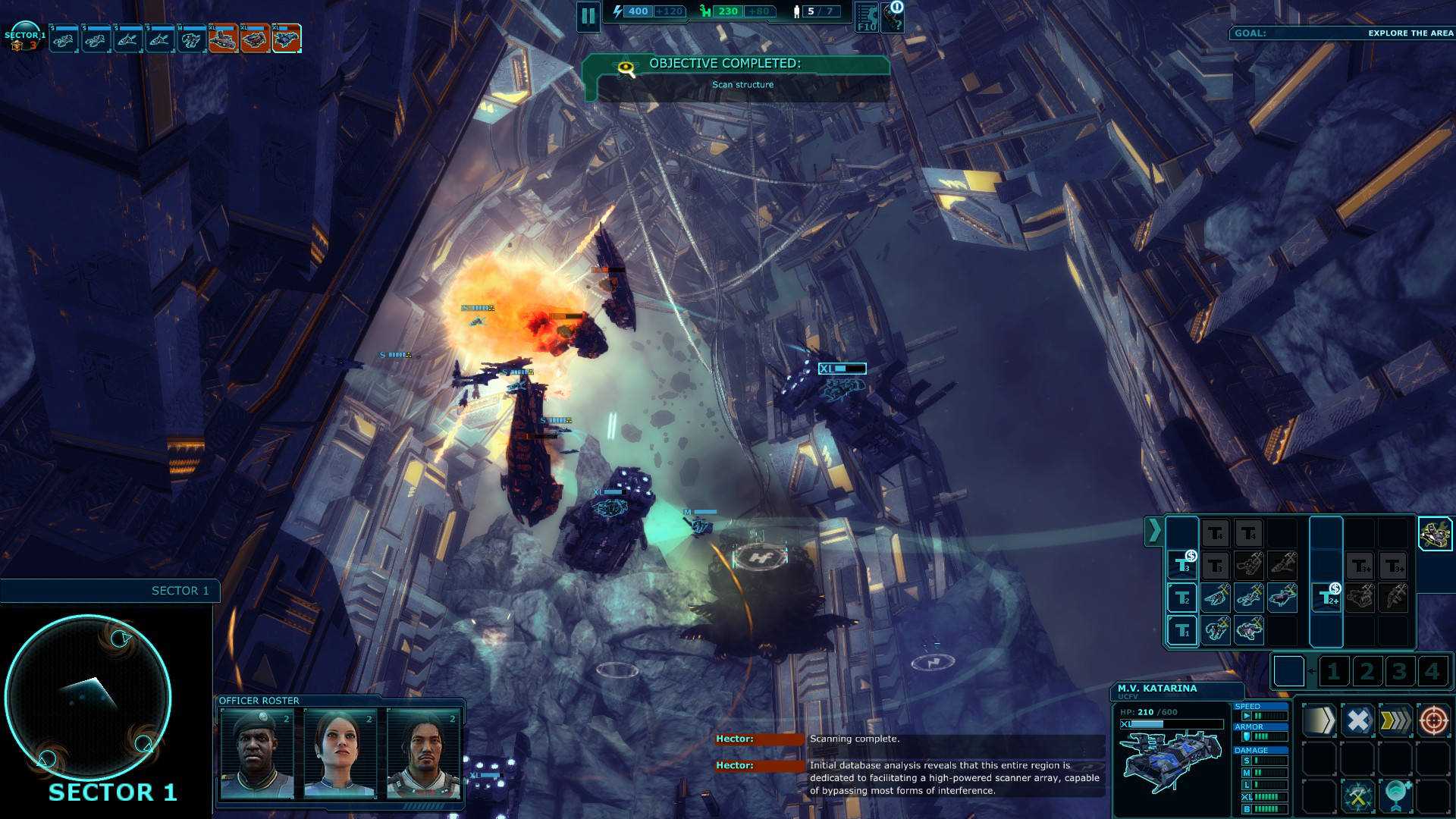Toggle the T1 tier upgrade slot
This screenshot has width=1456, height=819.
[1182, 630]
